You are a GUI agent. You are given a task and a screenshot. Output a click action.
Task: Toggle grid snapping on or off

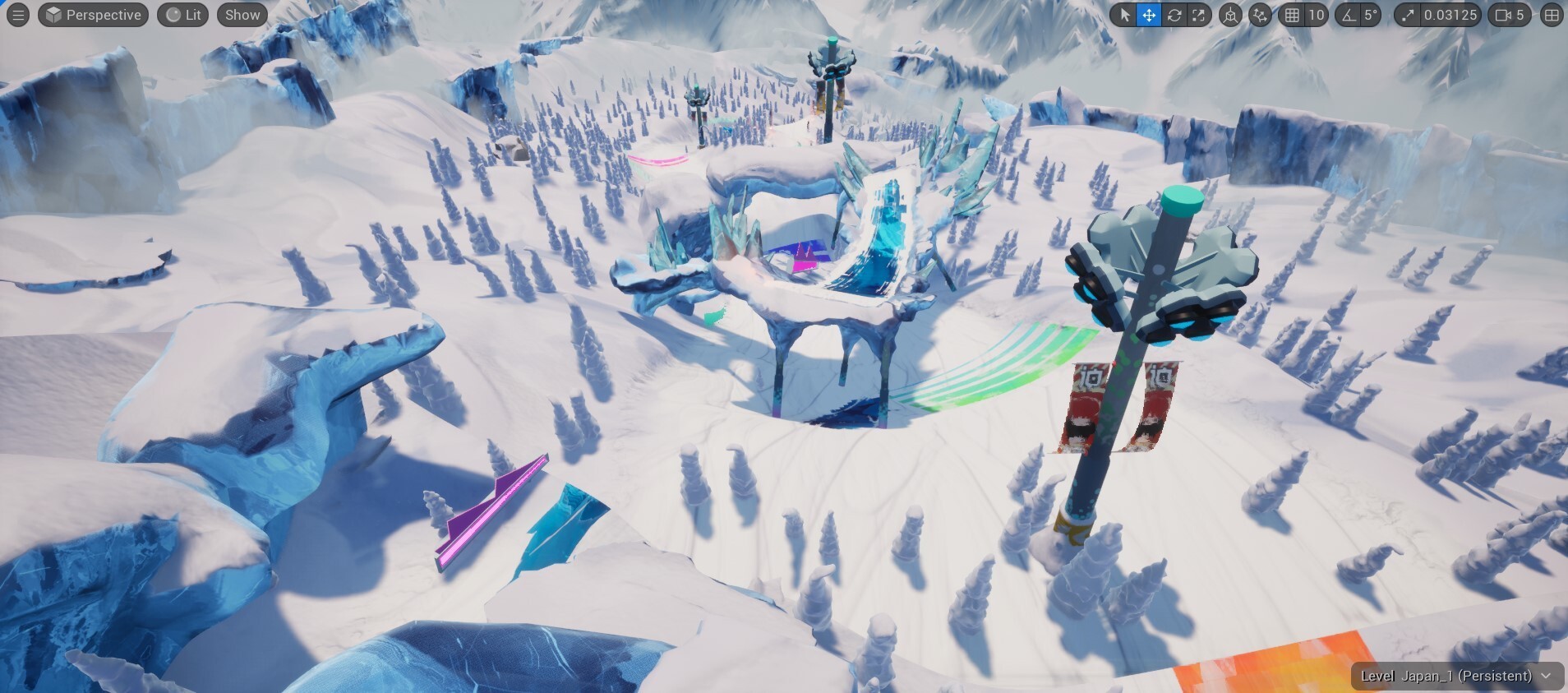point(1294,15)
